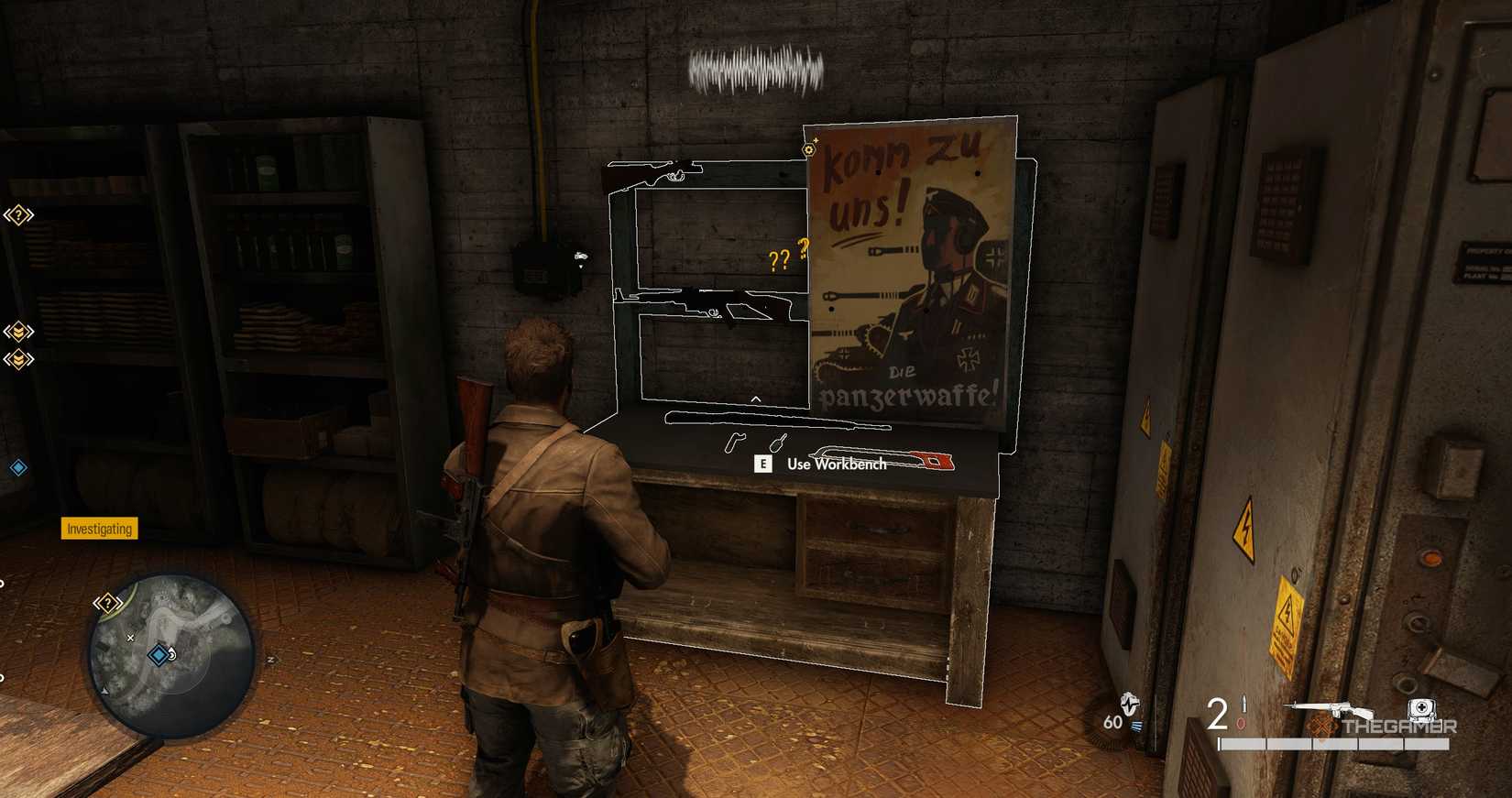Click the sound waveform indicator at top center
This screenshot has width=1512, height=798.
pos(756,66)
